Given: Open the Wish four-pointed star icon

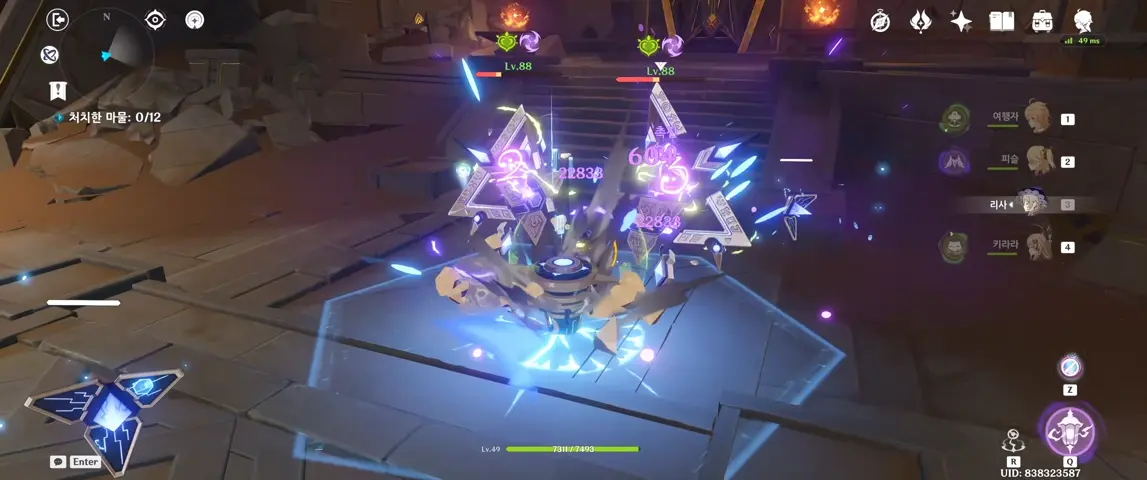Looking at the screenshot, I should (x=961, y=21).
